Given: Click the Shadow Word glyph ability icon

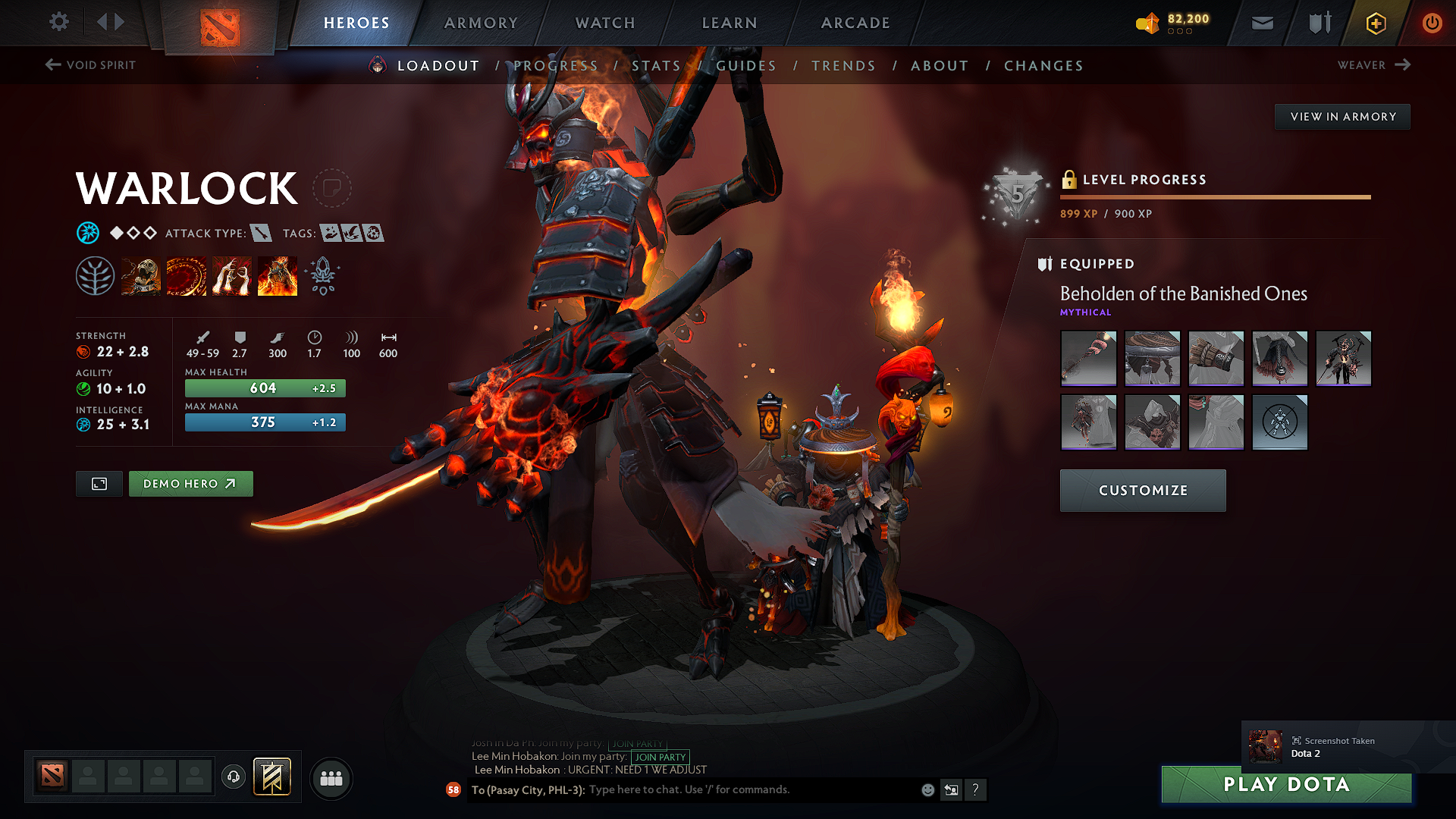Looking at the screenshot, I should [186, 275].
